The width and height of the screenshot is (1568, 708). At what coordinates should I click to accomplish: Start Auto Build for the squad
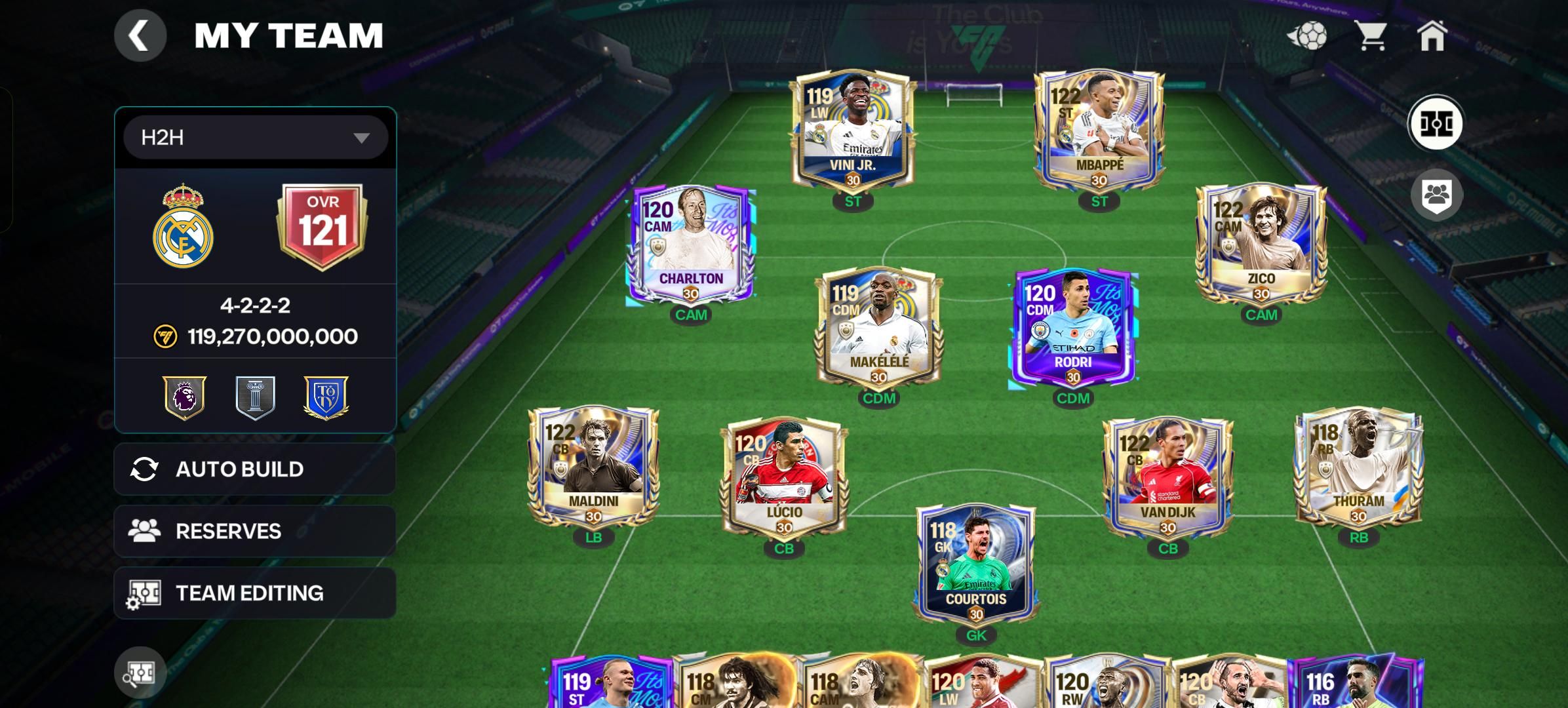click(x=254, y=469)
